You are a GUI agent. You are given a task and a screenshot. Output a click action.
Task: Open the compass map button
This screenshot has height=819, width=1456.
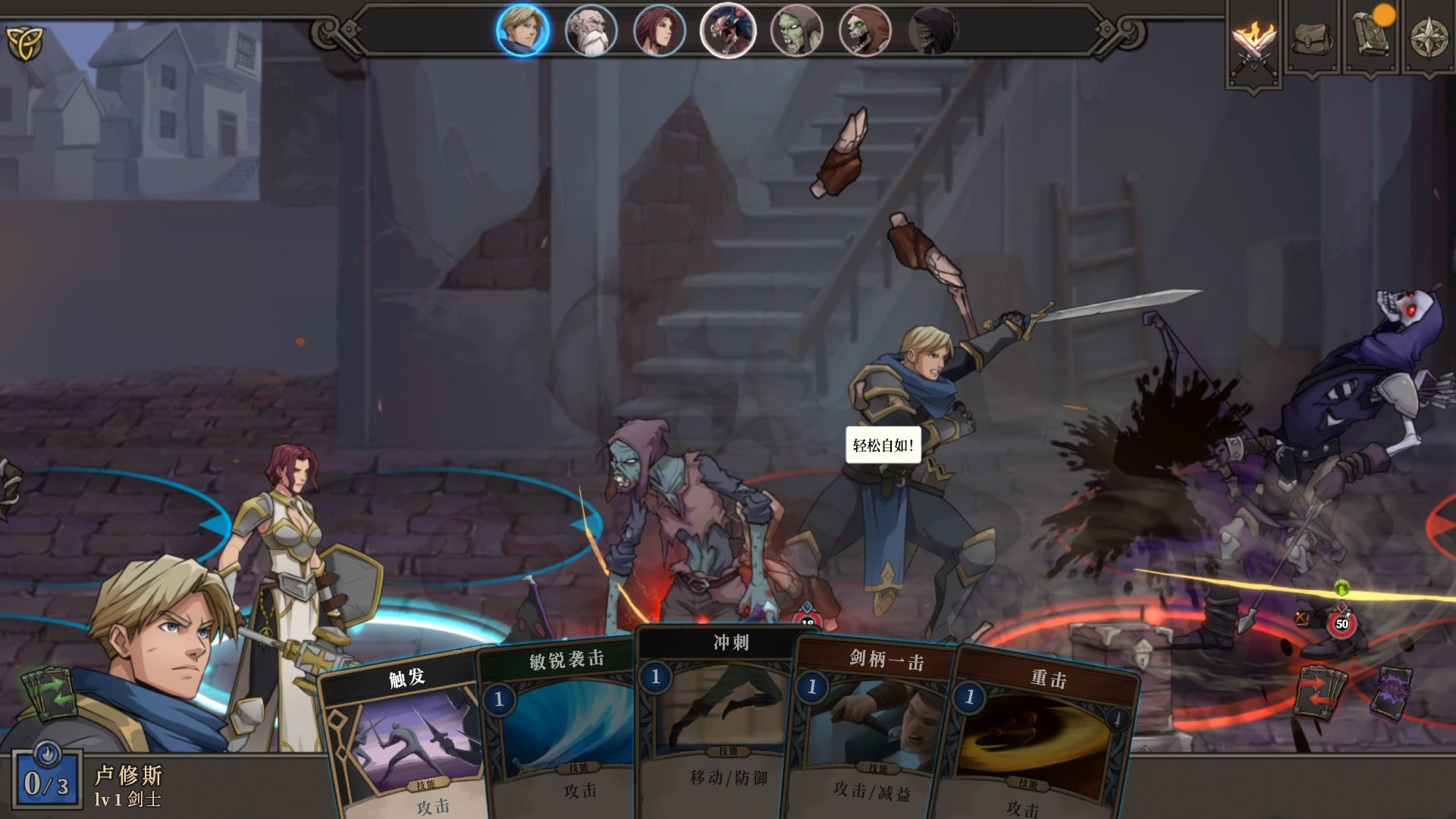pos(1429,38)
